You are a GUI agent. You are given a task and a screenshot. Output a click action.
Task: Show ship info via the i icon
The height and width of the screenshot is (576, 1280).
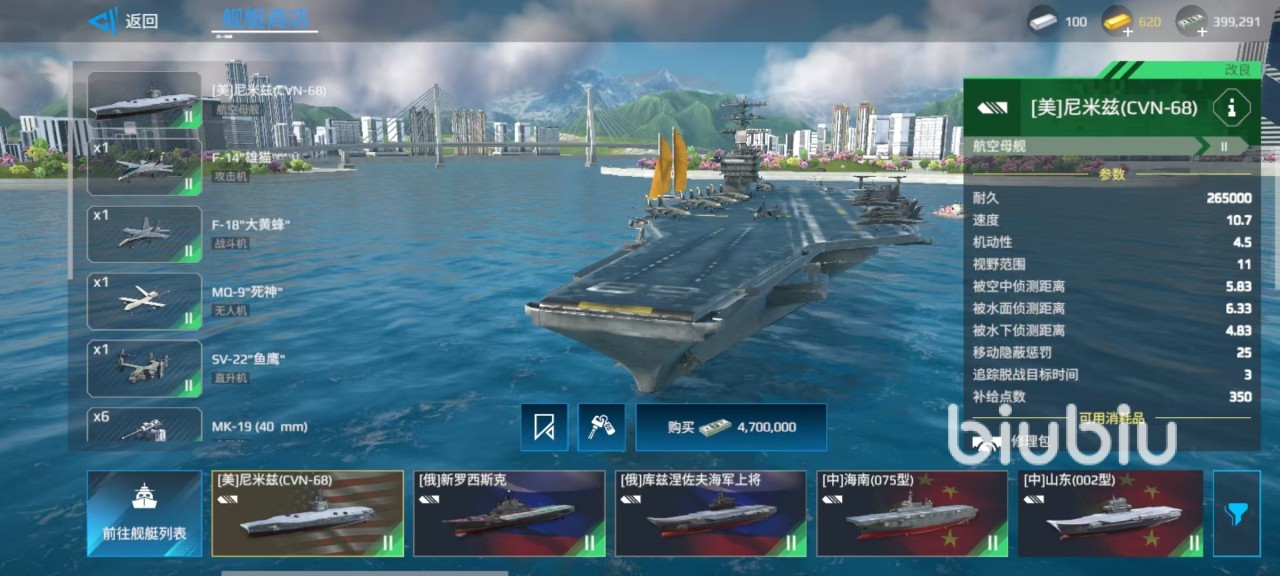pyautogui.click(x=1232, y=108)
